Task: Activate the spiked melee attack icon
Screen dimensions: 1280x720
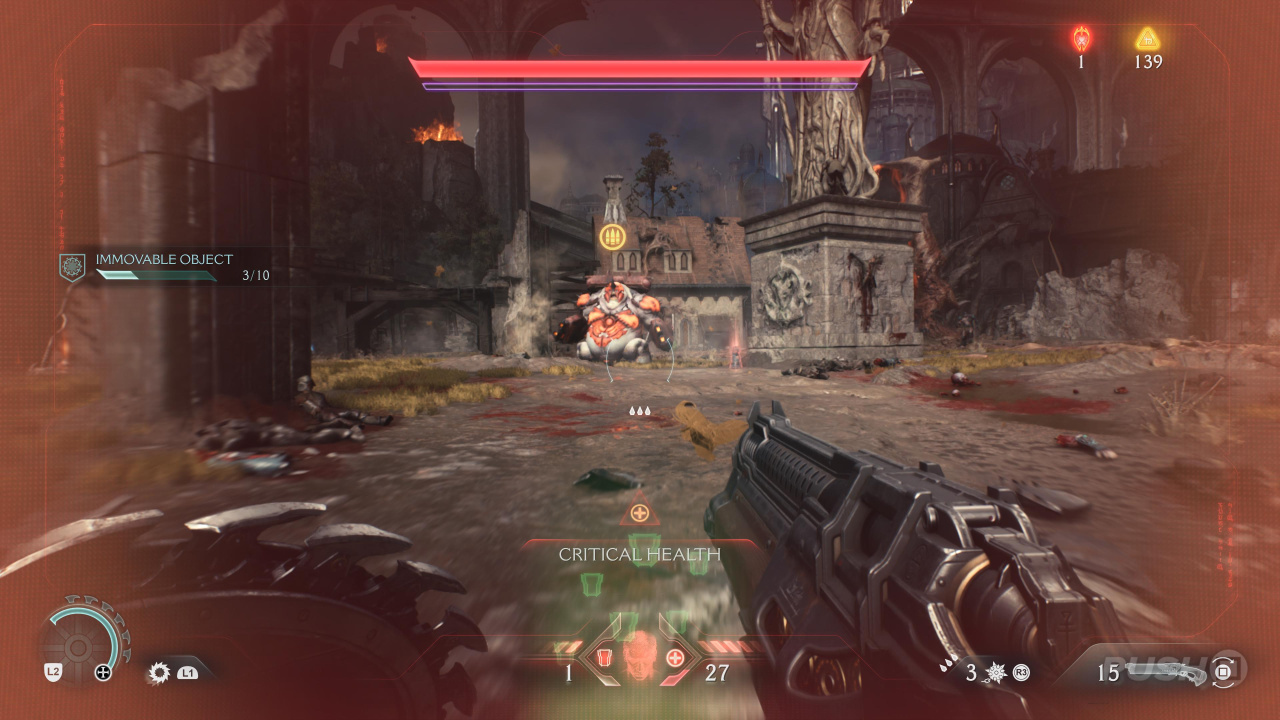Action: 995,673
